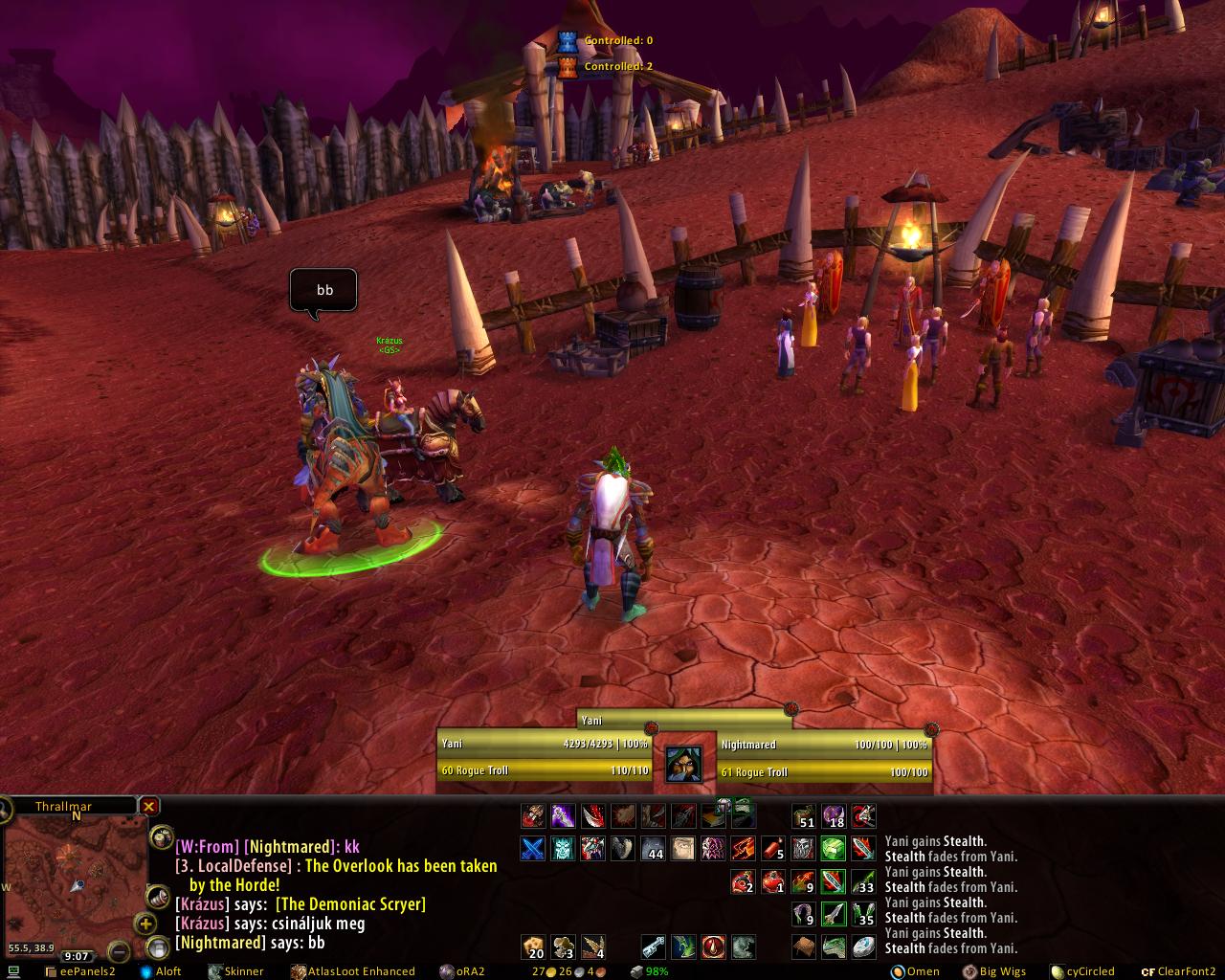The image size is (1225, 980).
Task: Close the Thrallmar minimap panel
Action: (149, 807)
